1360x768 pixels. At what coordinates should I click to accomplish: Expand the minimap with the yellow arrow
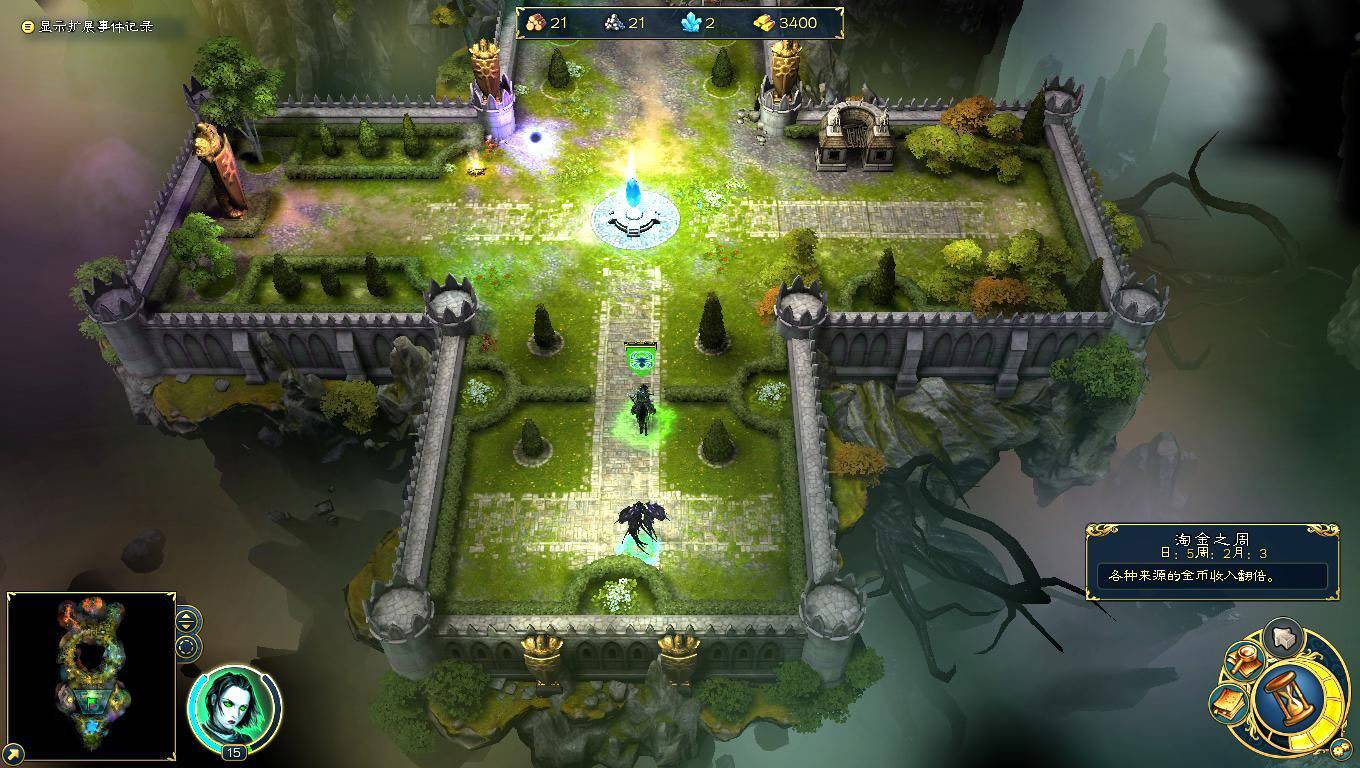14,753
